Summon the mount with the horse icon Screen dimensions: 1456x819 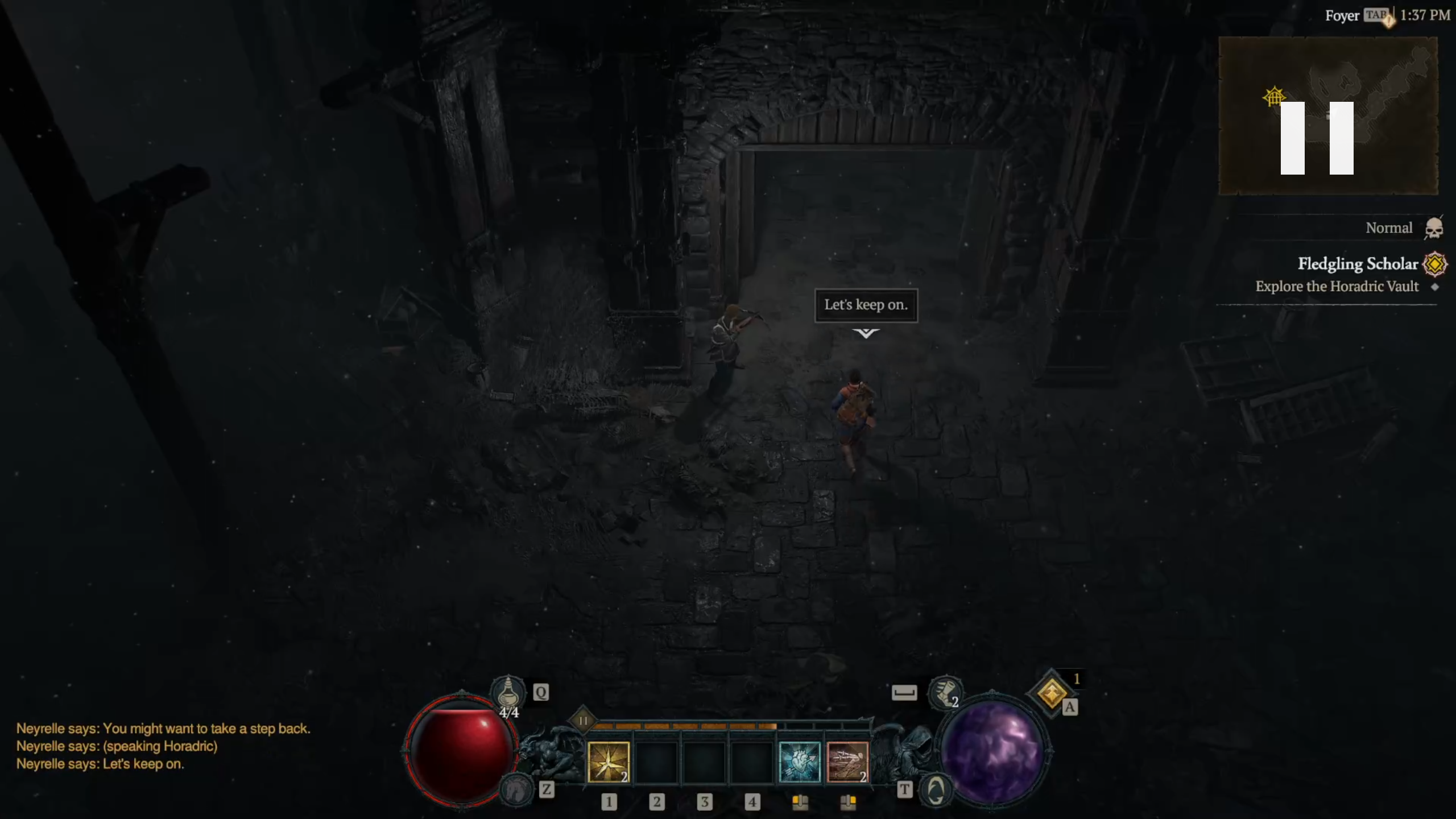(515, 789)
